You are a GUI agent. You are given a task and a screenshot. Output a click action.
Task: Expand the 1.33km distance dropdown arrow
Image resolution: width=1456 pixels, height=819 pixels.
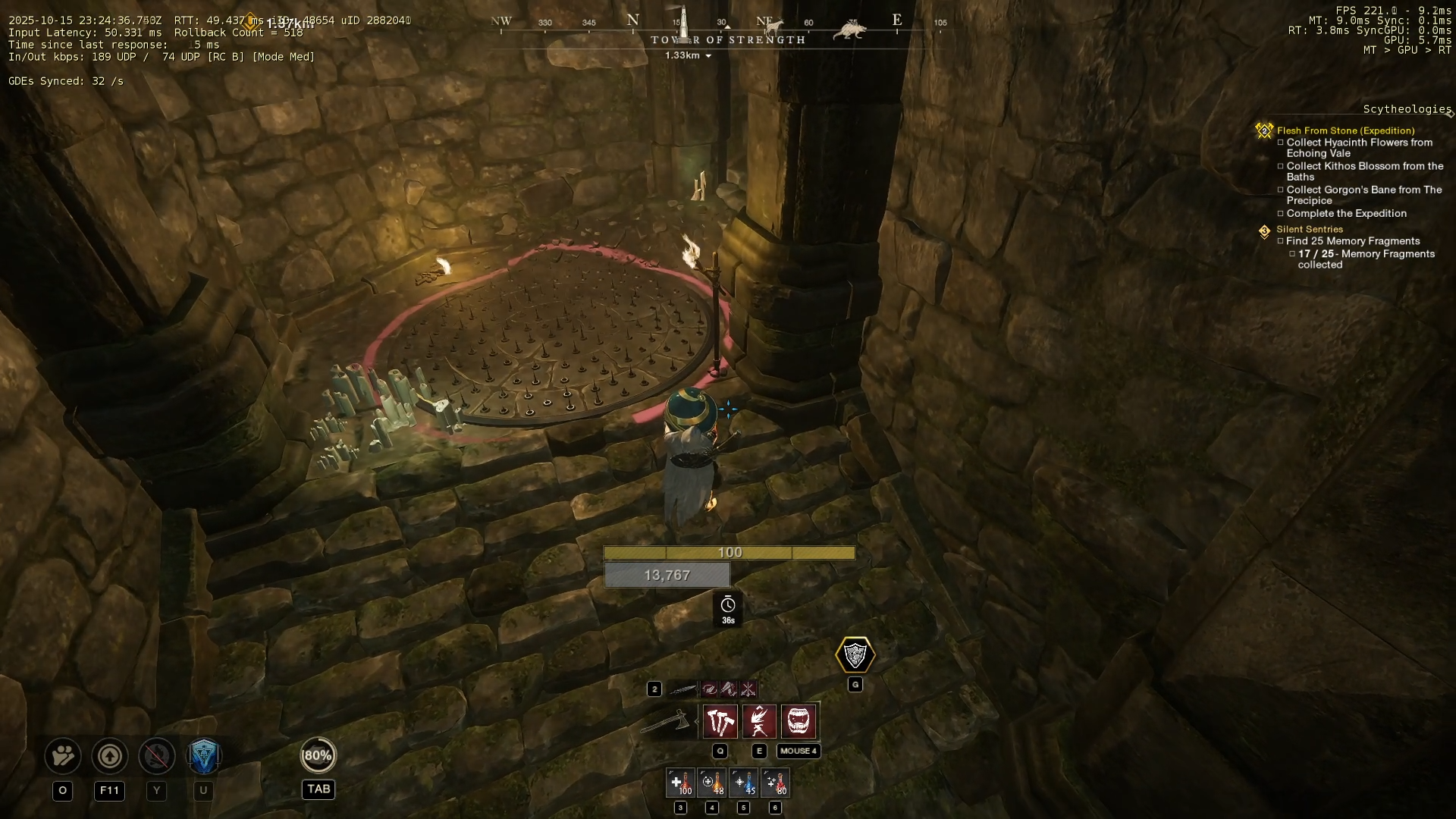[x=709, y=56]
